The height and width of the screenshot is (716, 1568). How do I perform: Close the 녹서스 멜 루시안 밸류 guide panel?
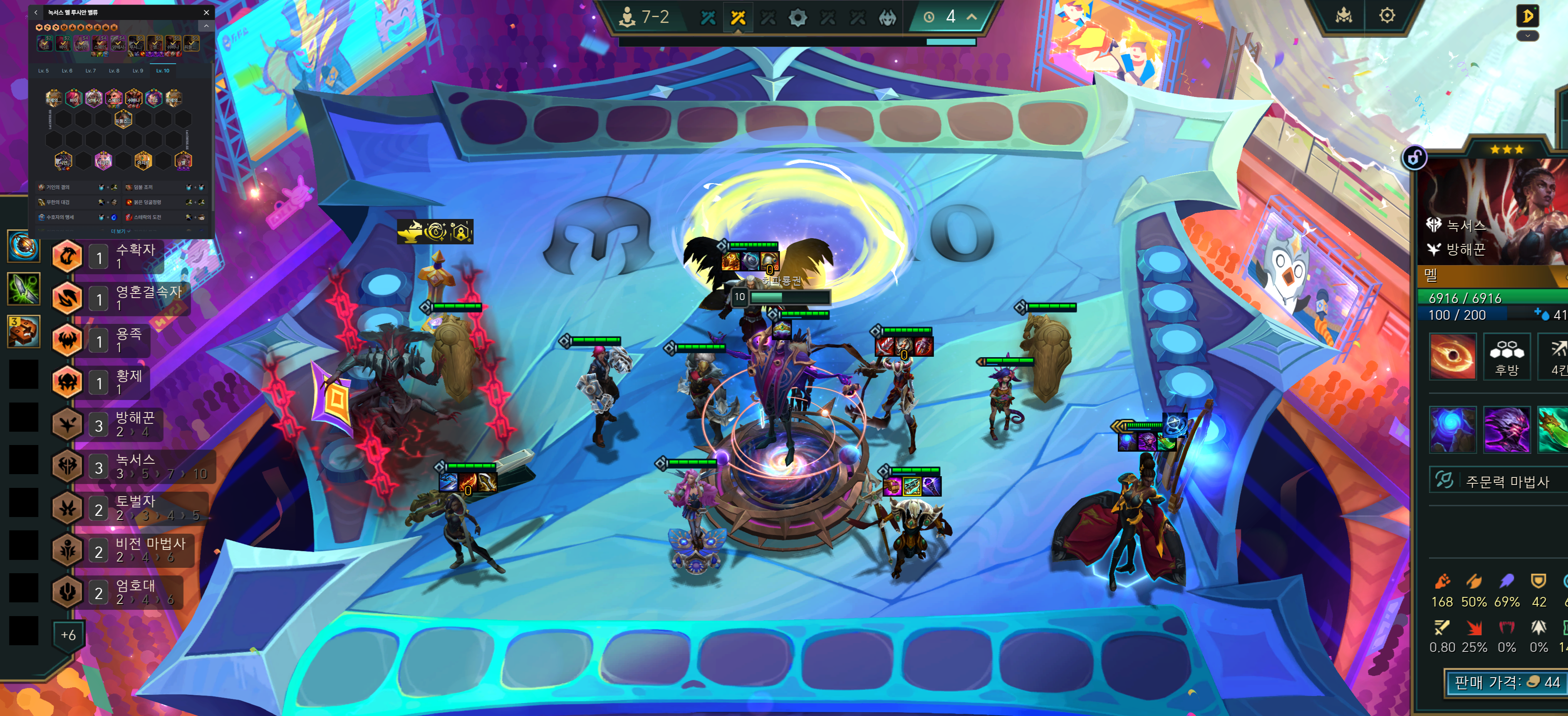pos(206,12)
